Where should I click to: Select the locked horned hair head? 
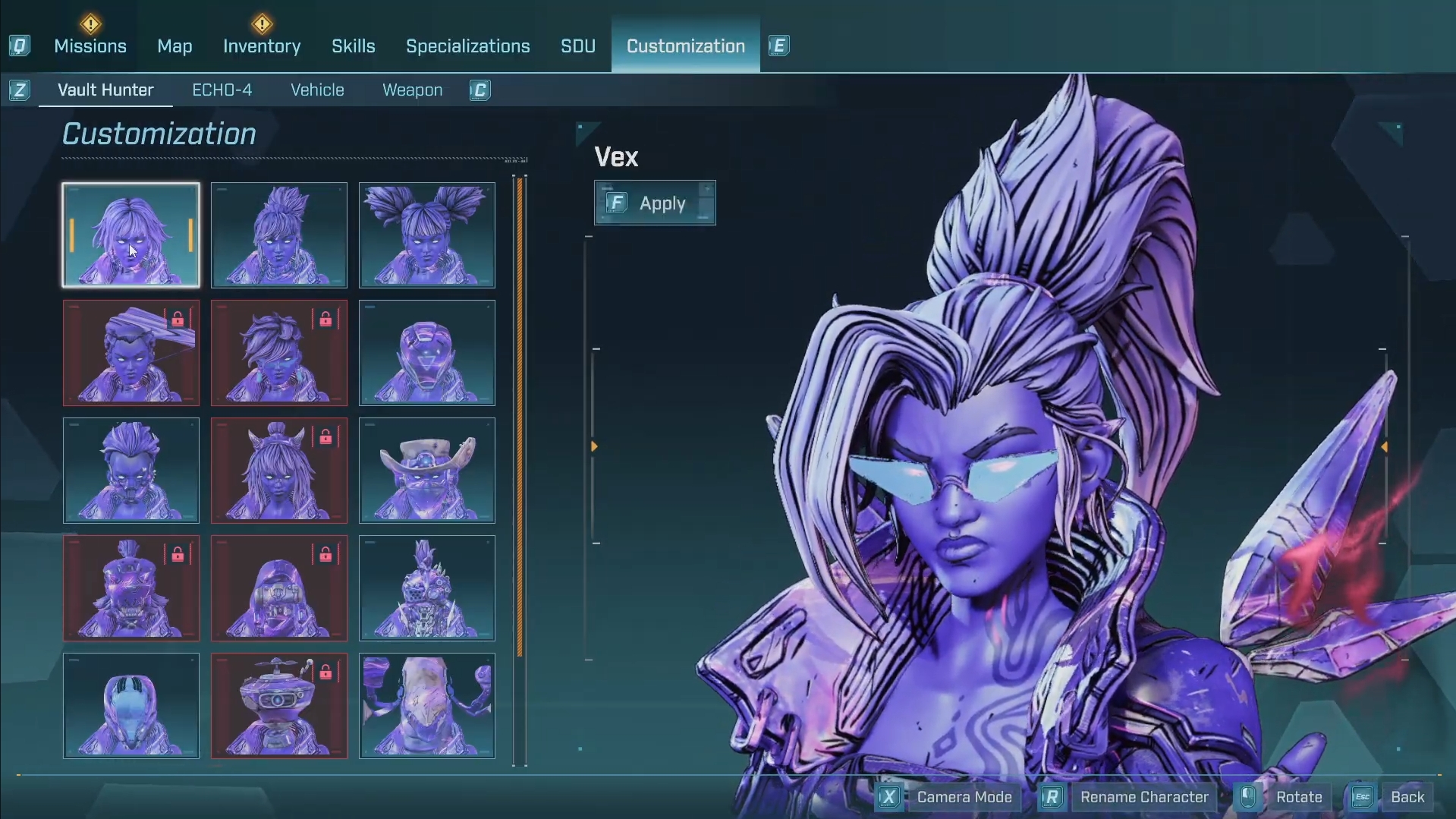pyautogui.click(x=279, y=471)
